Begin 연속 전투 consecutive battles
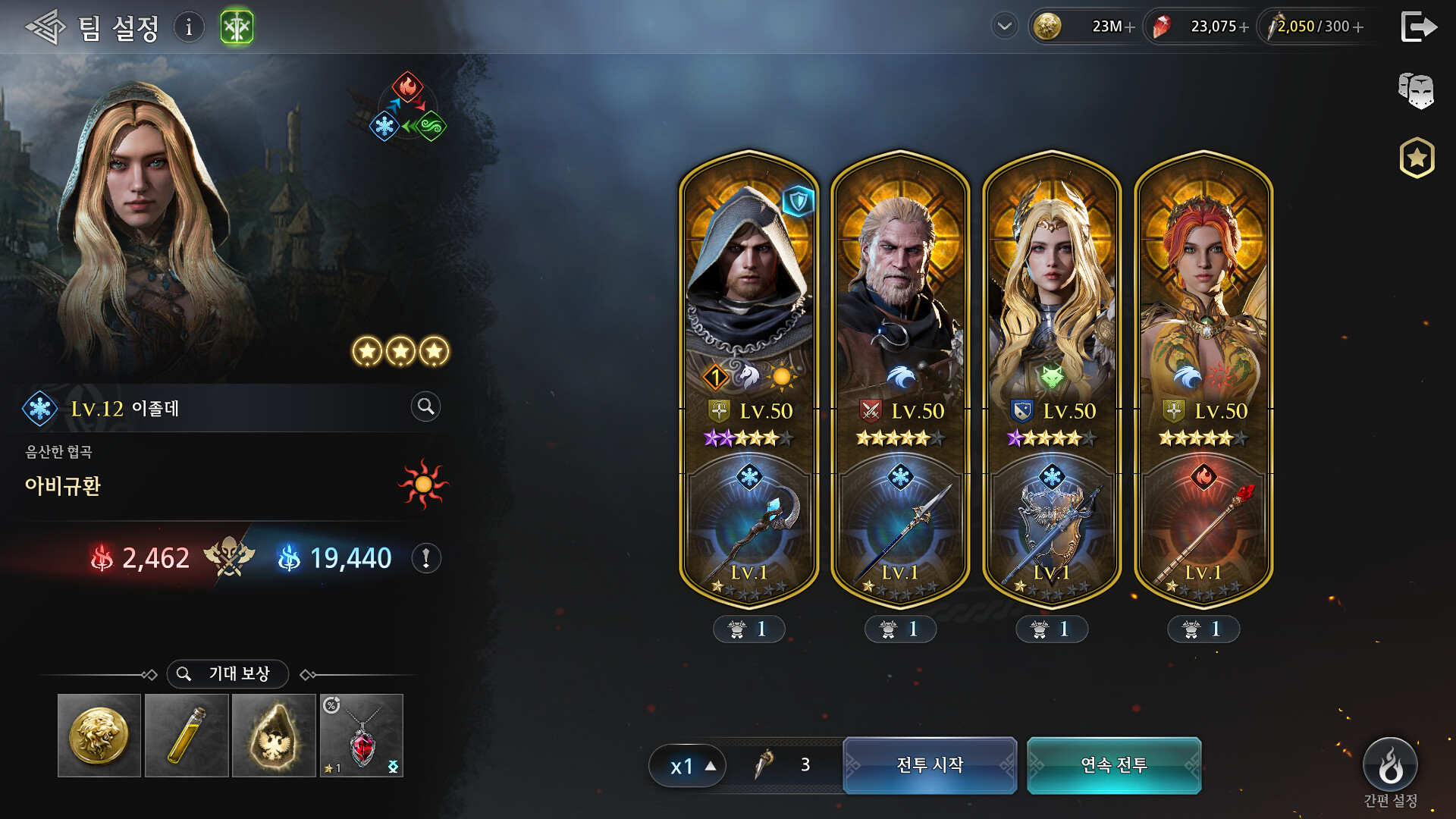1456x819 pixels. pyautogui.click(x=1114, y=765)
